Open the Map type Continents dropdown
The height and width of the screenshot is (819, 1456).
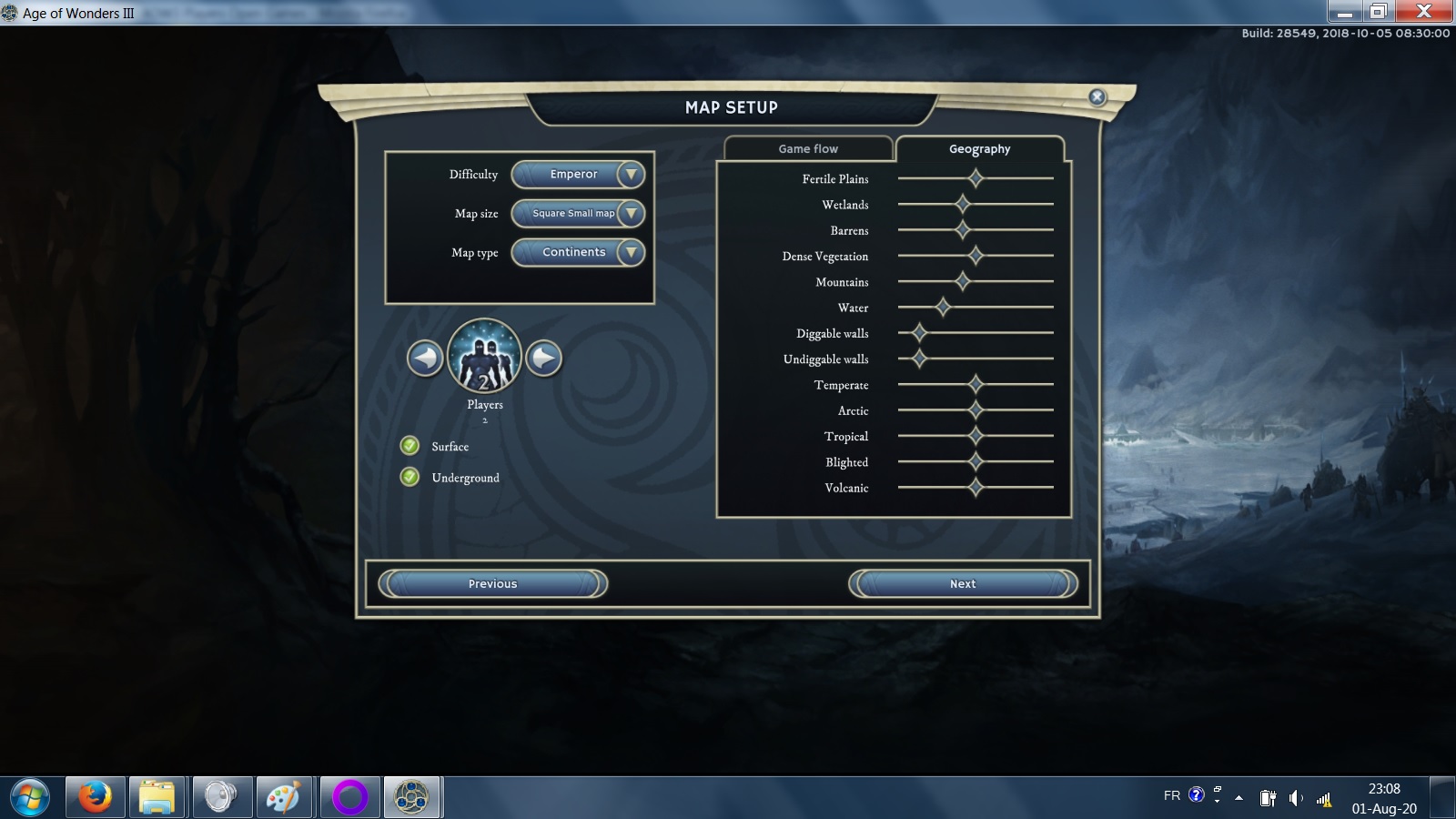(x=578, y=253)
